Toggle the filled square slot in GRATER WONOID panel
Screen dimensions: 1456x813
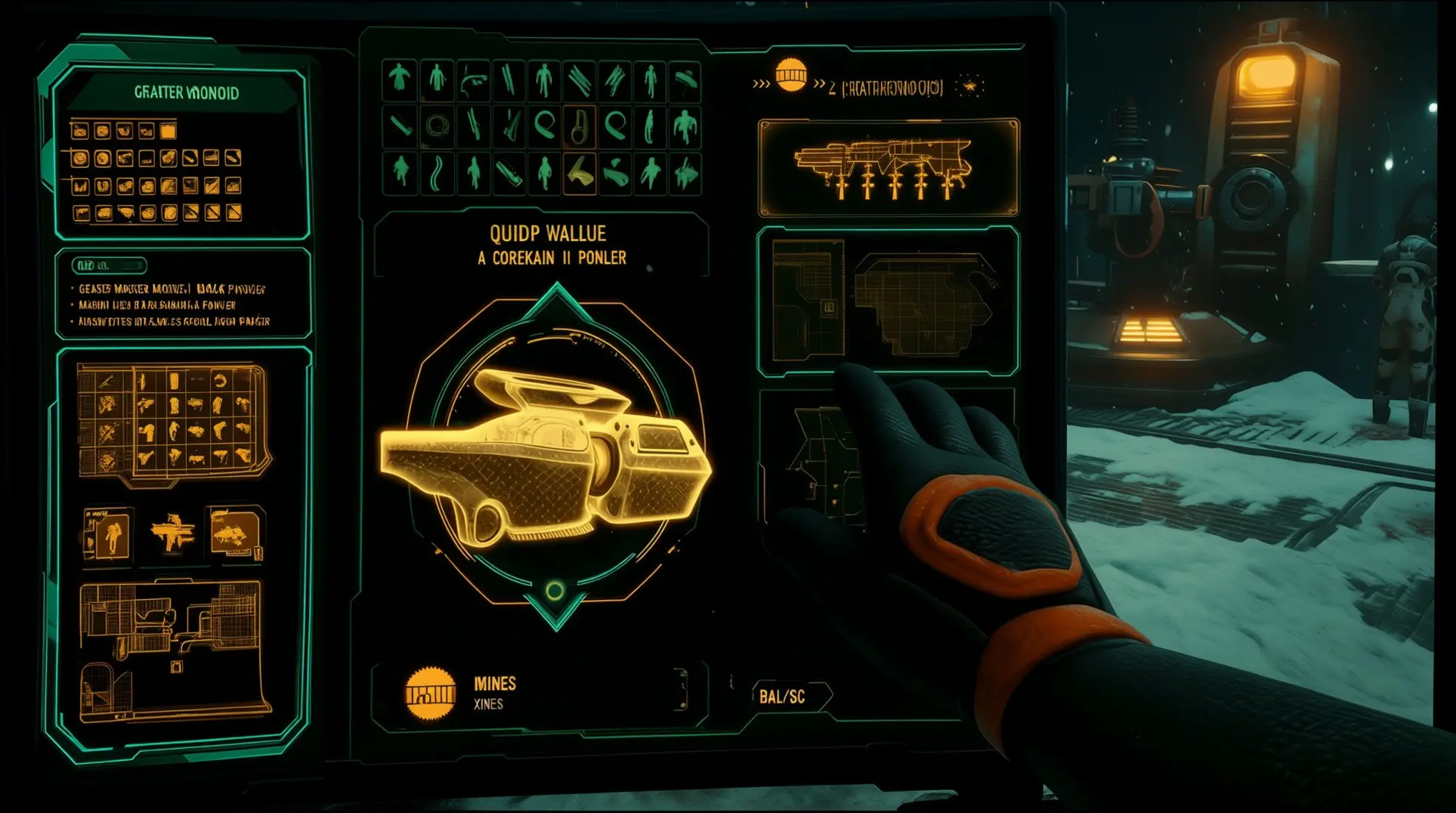[x=168, y=131]
